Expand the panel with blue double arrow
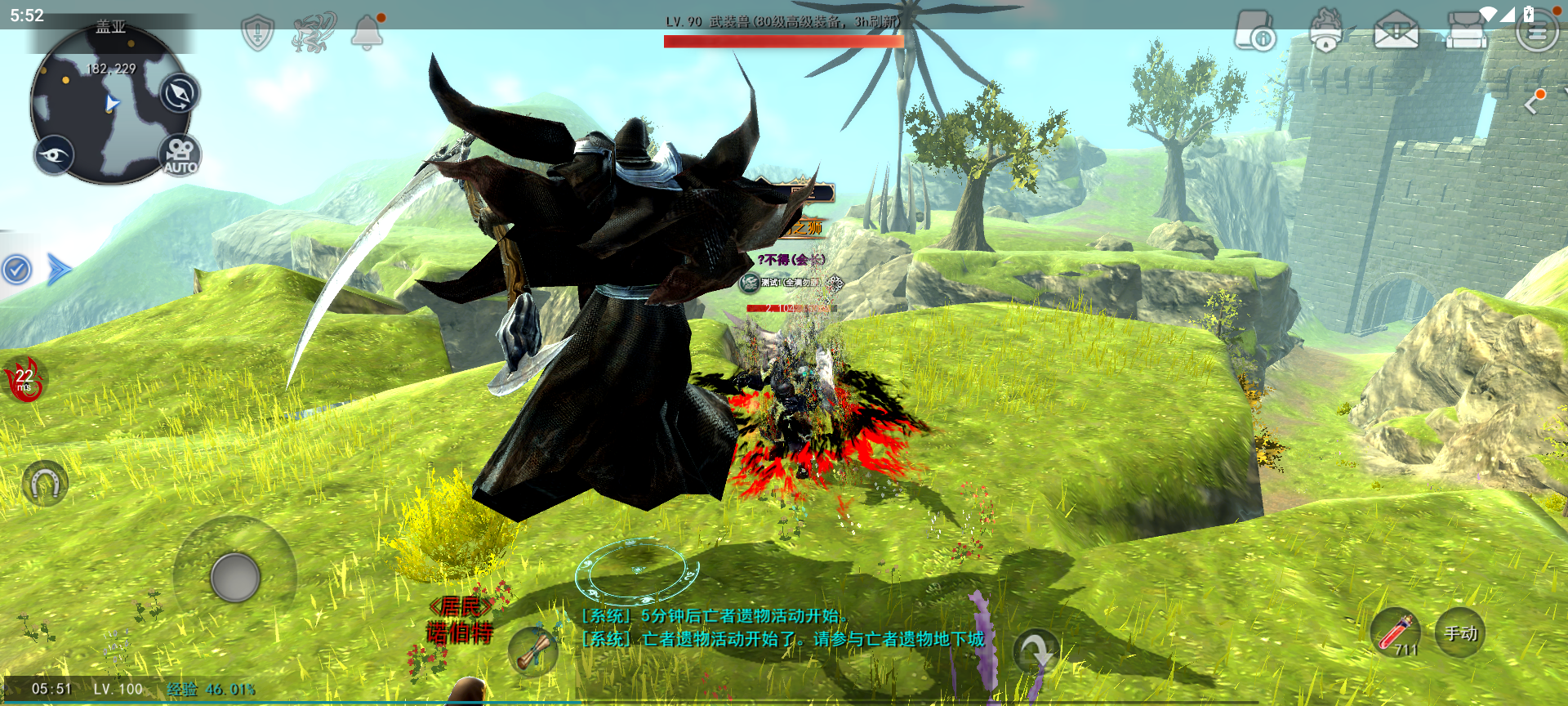 (59, 270)
